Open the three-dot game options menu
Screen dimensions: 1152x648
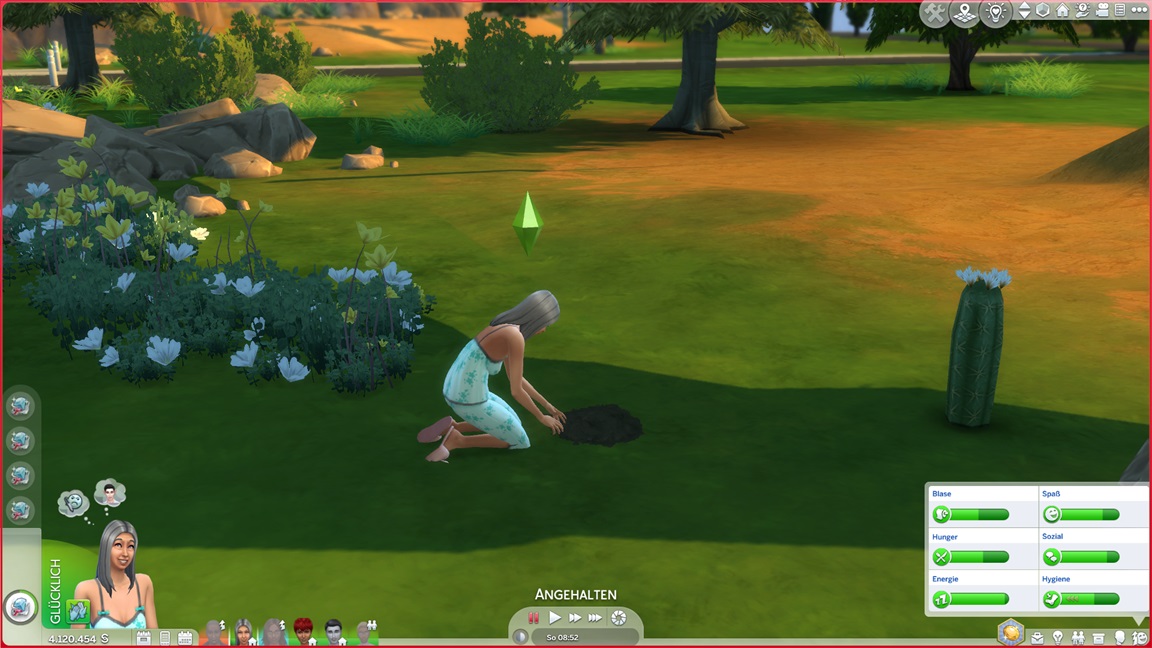coord(1138,11)
